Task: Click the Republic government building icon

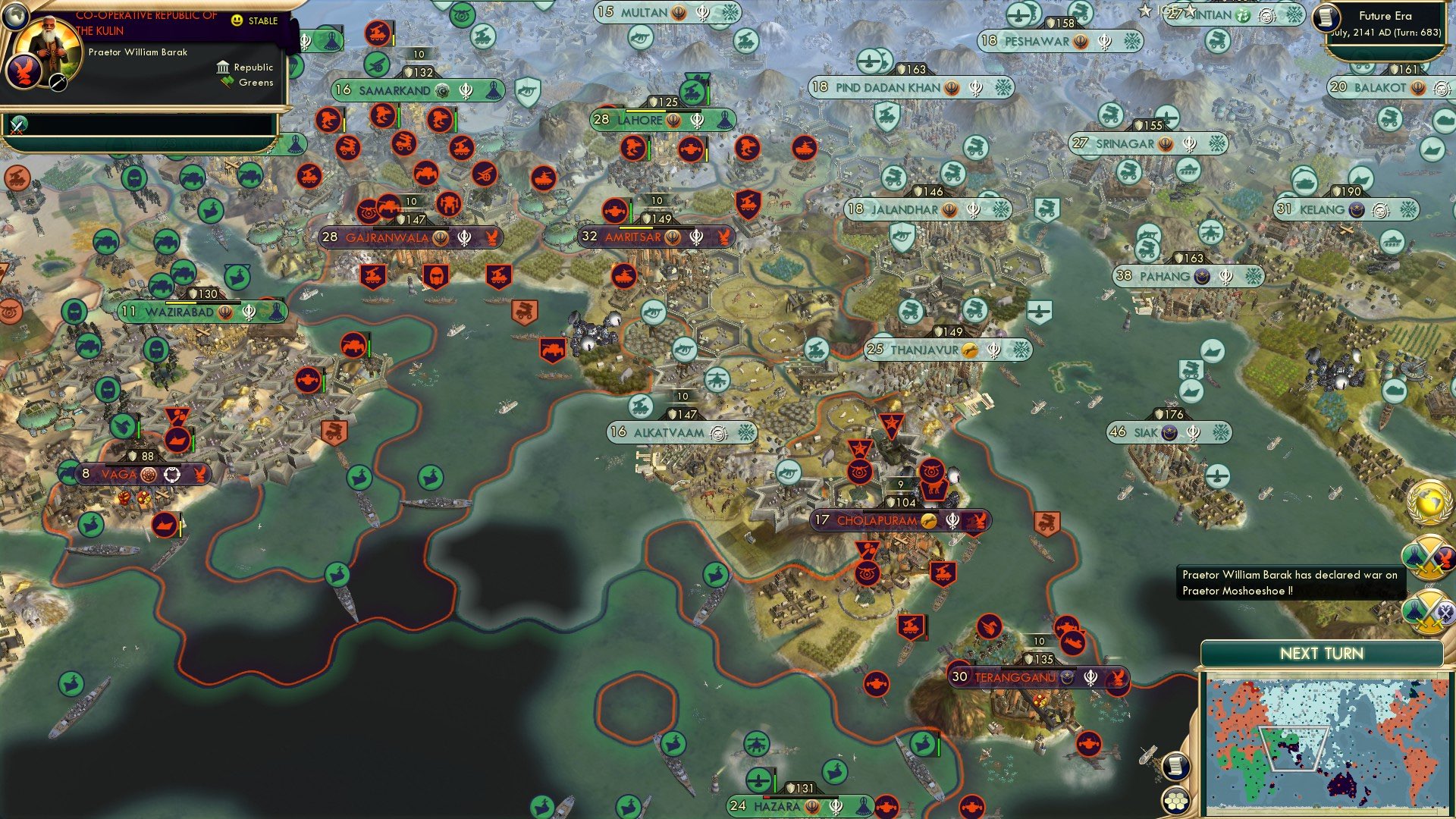Action: tap(221, 67)
